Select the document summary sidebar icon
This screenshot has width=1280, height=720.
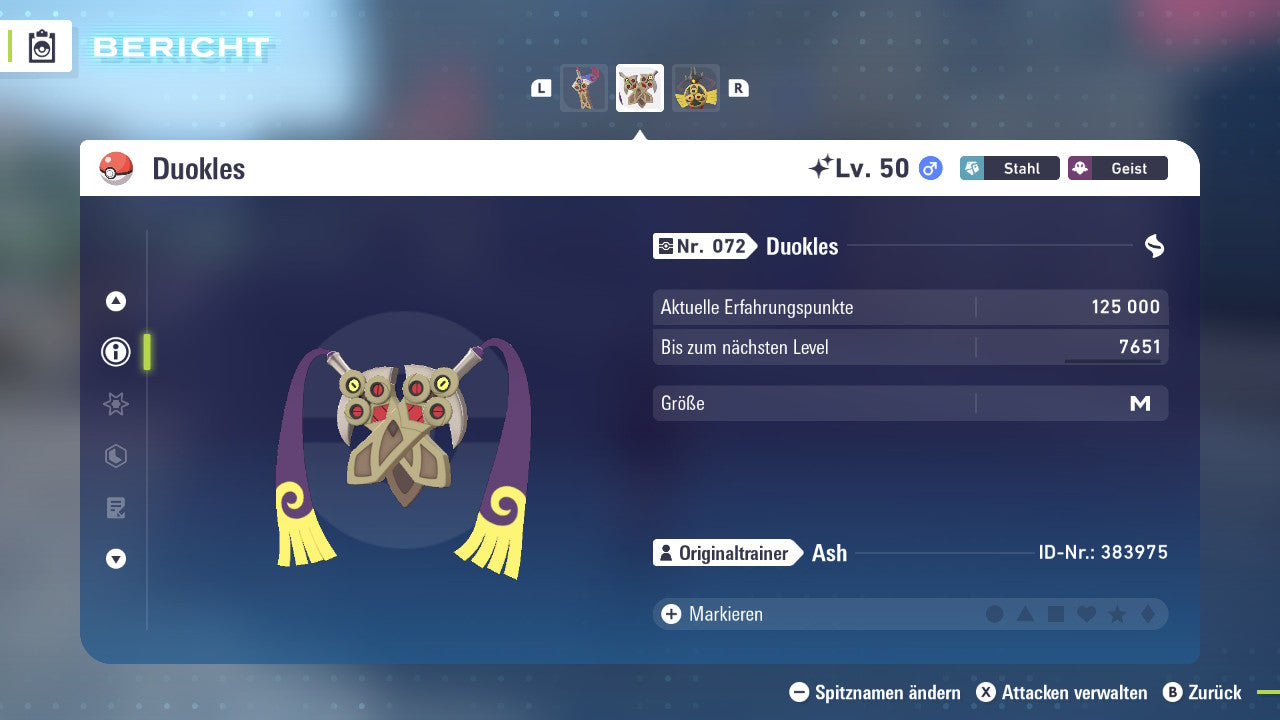(x=116, y=508)
